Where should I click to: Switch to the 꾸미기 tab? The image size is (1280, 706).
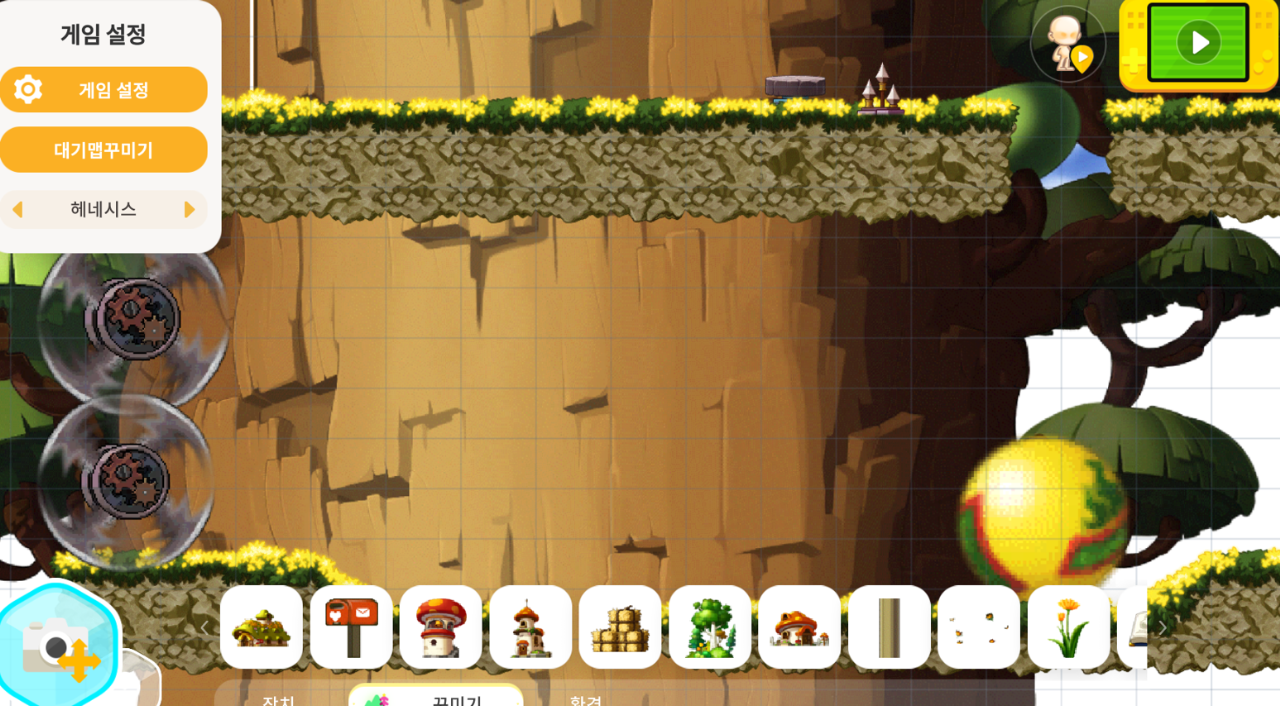tap(436, 697)
